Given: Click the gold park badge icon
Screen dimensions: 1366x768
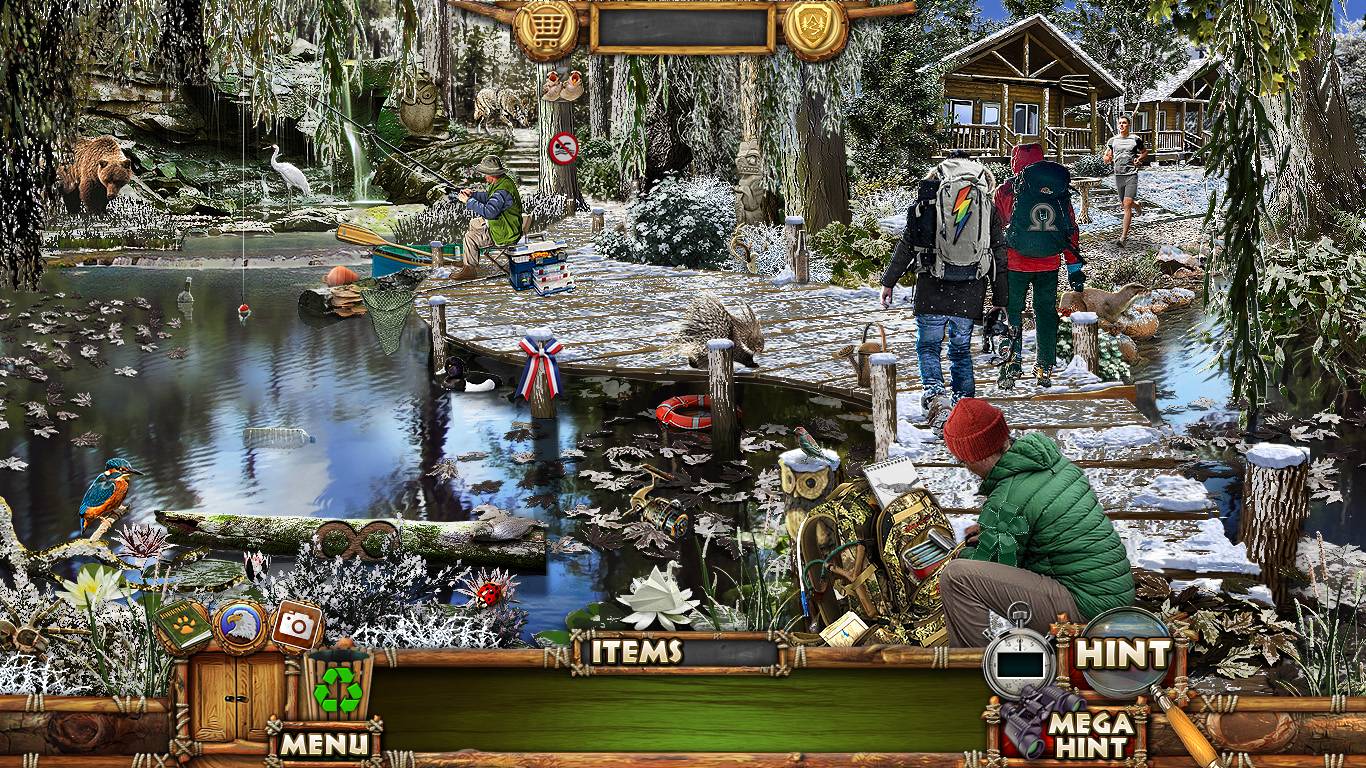Looking at the screenshot, I should click(x=815, y=27).
